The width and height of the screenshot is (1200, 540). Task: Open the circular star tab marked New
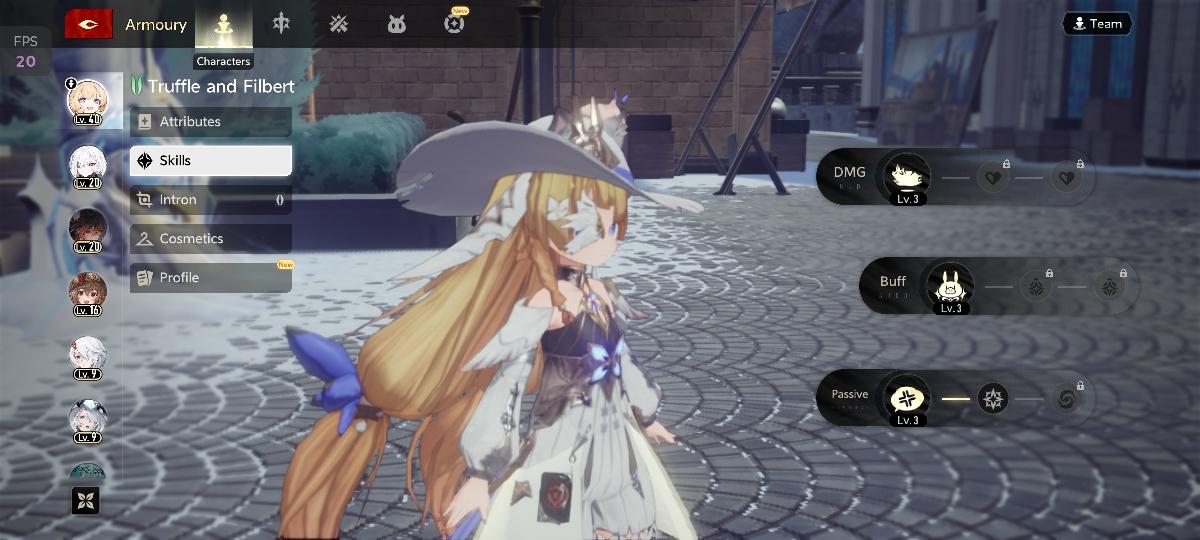pyautogui.click(x=455, y=24)
